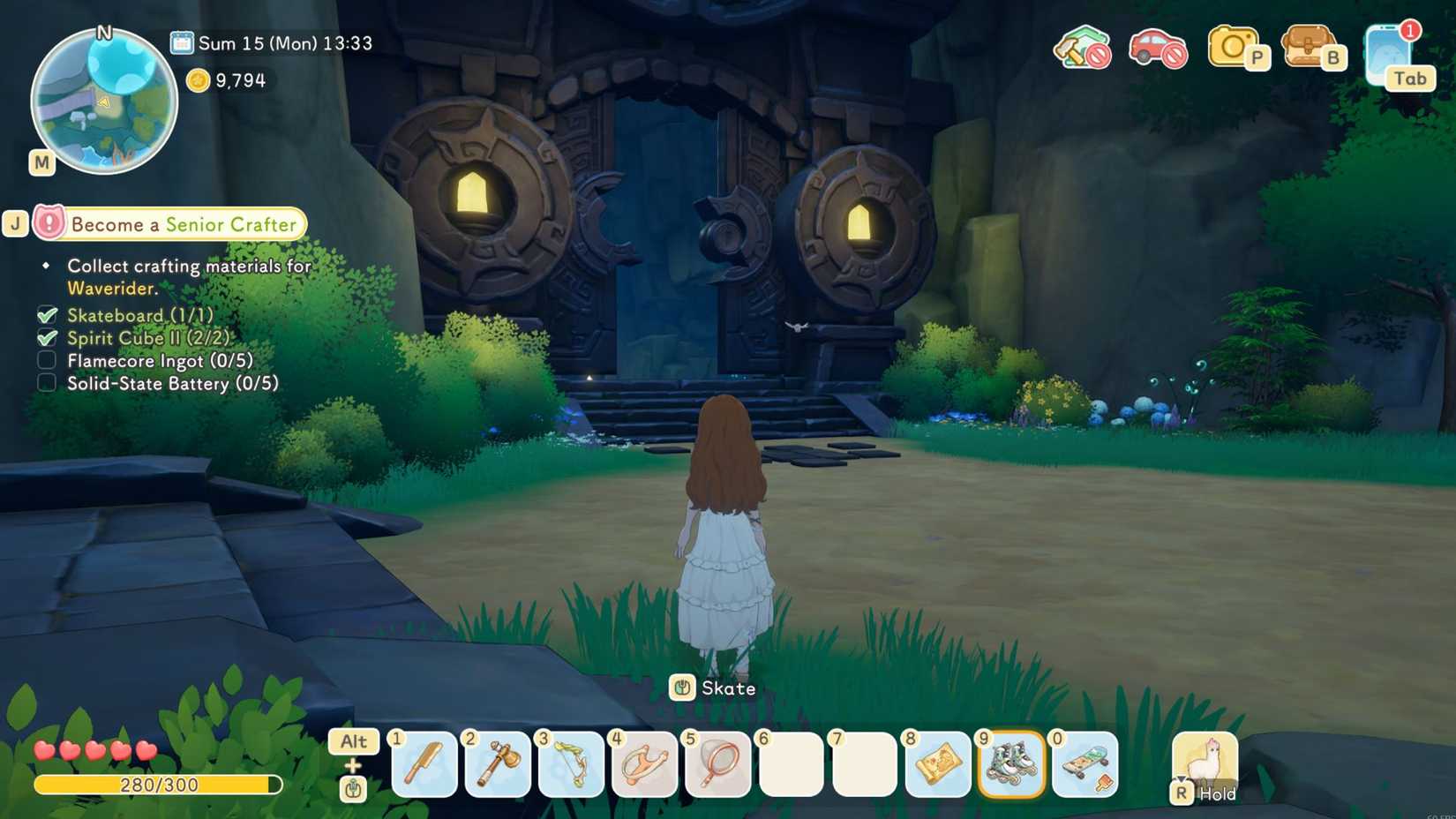This screenshot has width=1456, height=819.
Task: Uncheck the completed Skateboard objective
Action: (46, 314)
